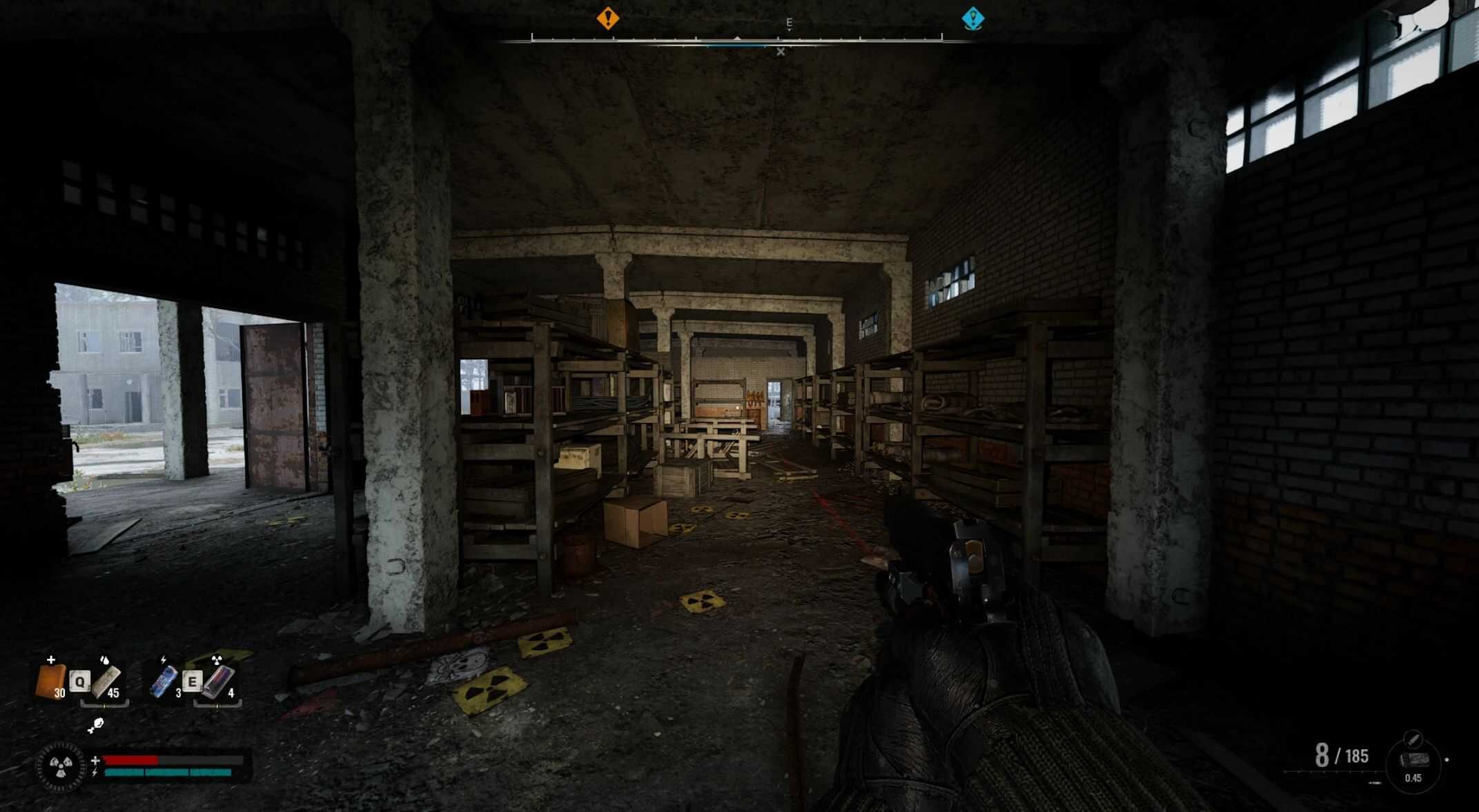Viewport: 1479px width, 812px height.
Task: Use the bandage quick slot item
Action: pyautogui.click(x=106, y=682)
